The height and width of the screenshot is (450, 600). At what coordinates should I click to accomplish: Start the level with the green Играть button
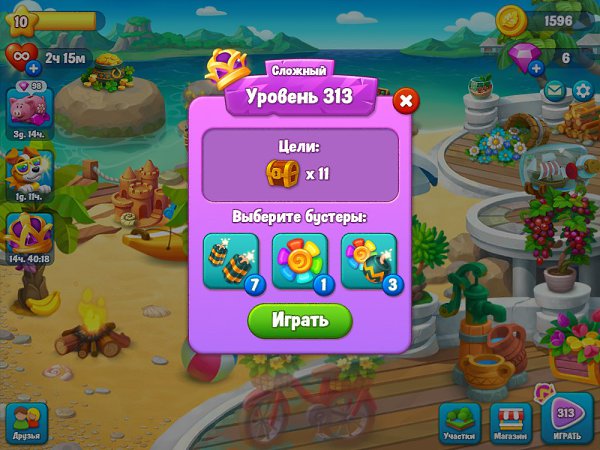pyautogui.click(x=300, y=320)
